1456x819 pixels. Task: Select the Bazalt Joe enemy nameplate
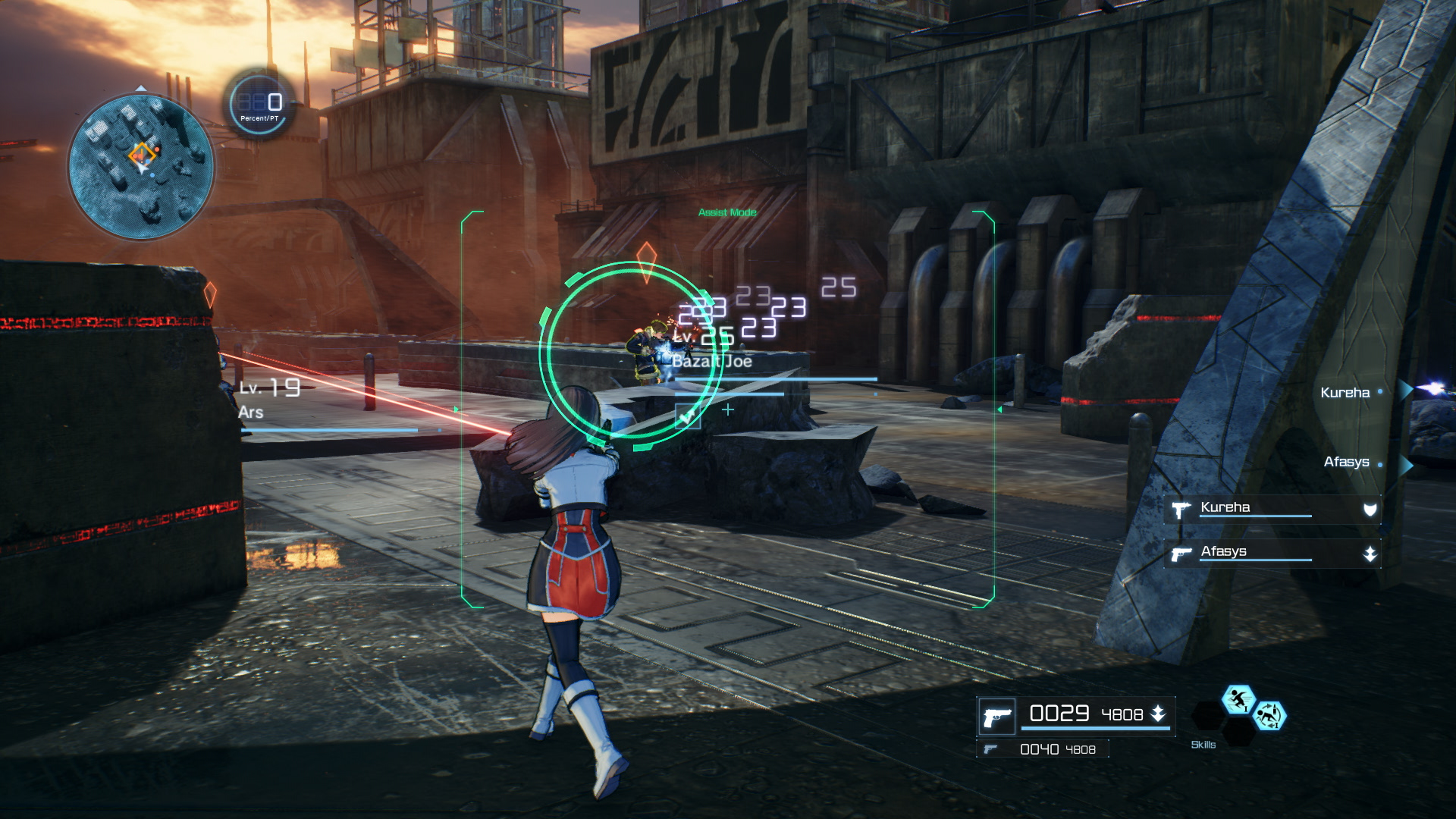click(711, 363)
